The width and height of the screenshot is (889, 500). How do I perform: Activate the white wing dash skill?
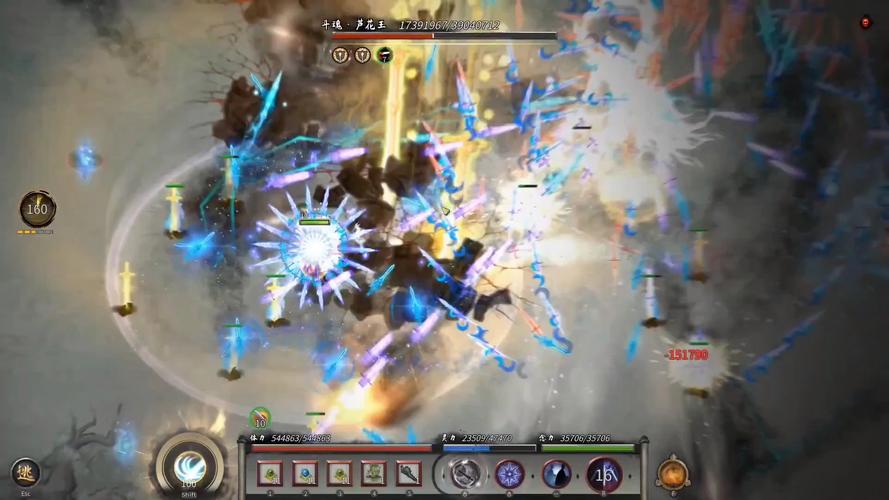(189, 466)
